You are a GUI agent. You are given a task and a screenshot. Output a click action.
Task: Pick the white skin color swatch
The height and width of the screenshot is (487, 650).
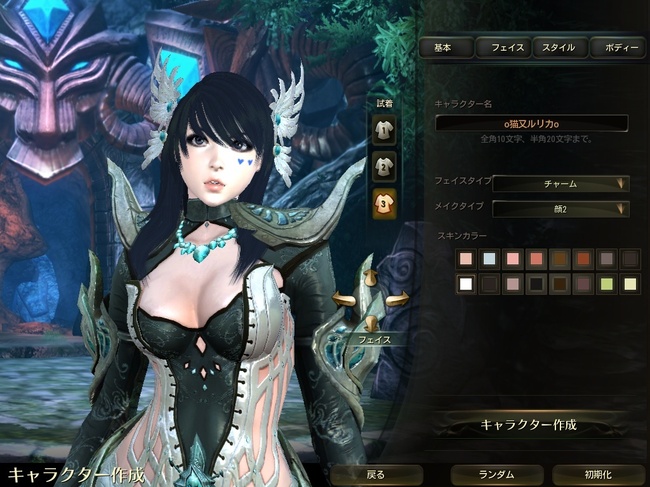[465, 284]
